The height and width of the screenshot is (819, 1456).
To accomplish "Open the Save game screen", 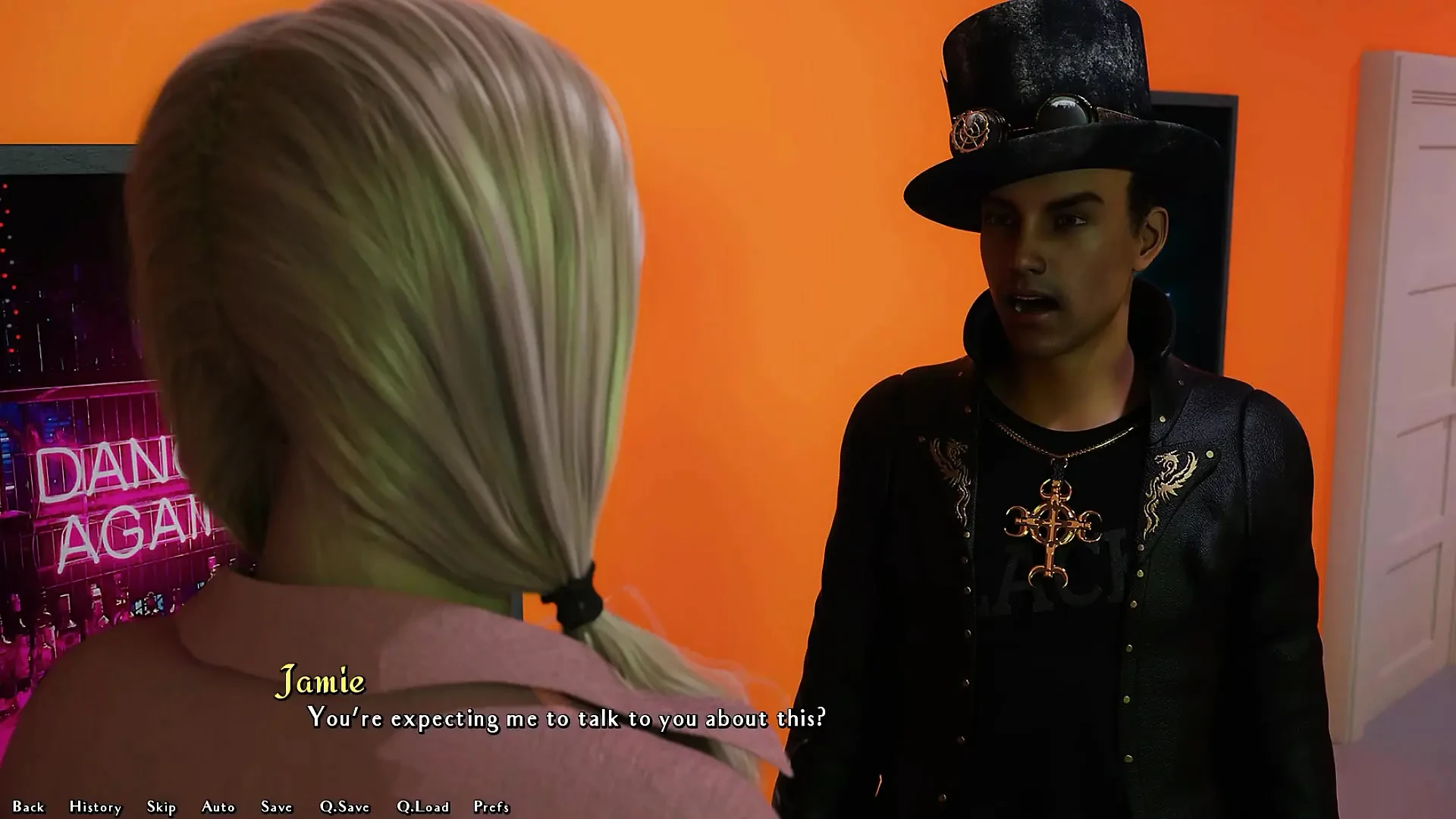I will (277, 807).
